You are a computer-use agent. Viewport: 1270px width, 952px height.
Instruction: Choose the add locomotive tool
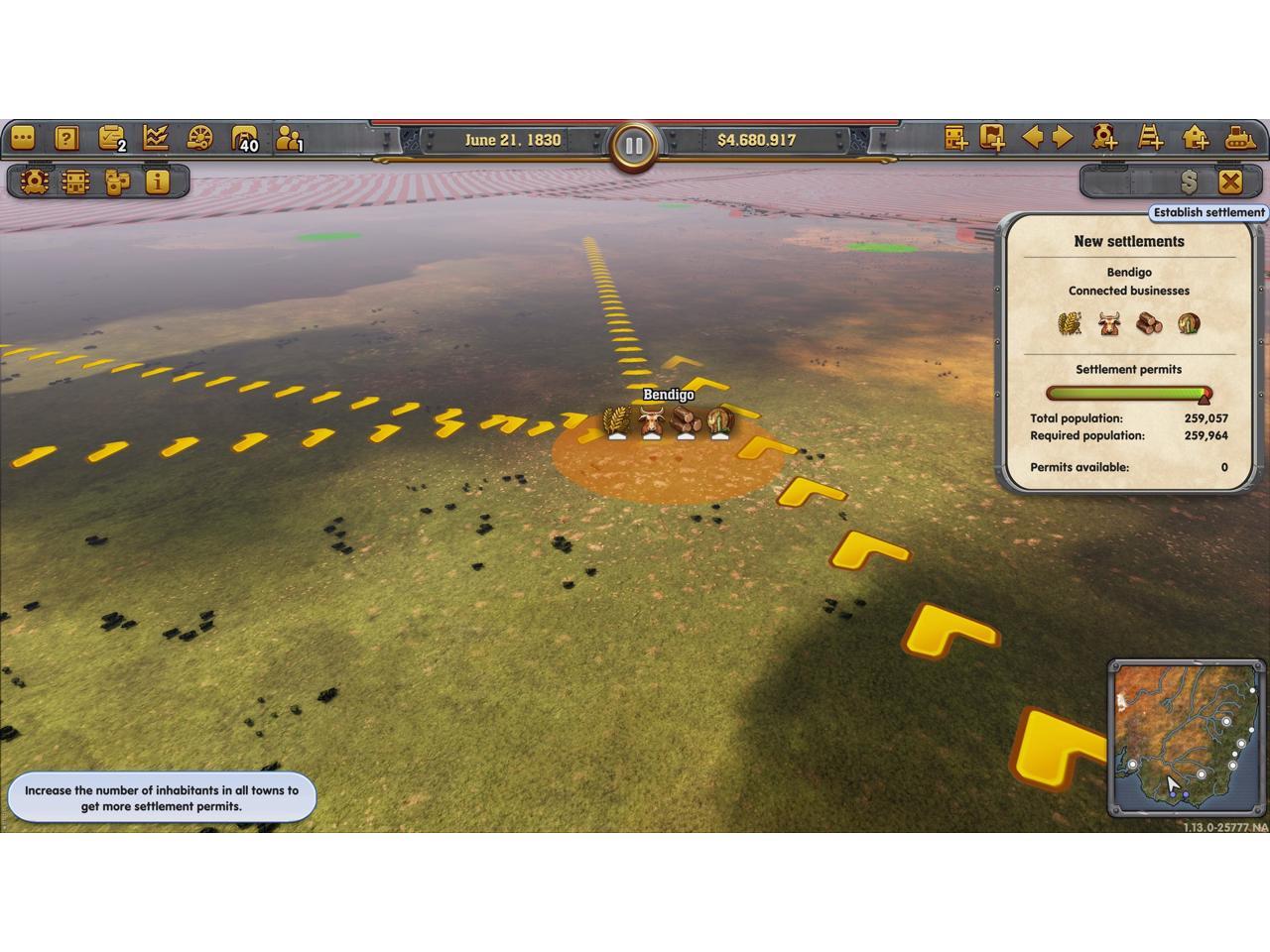click(x=1104, y=137)
